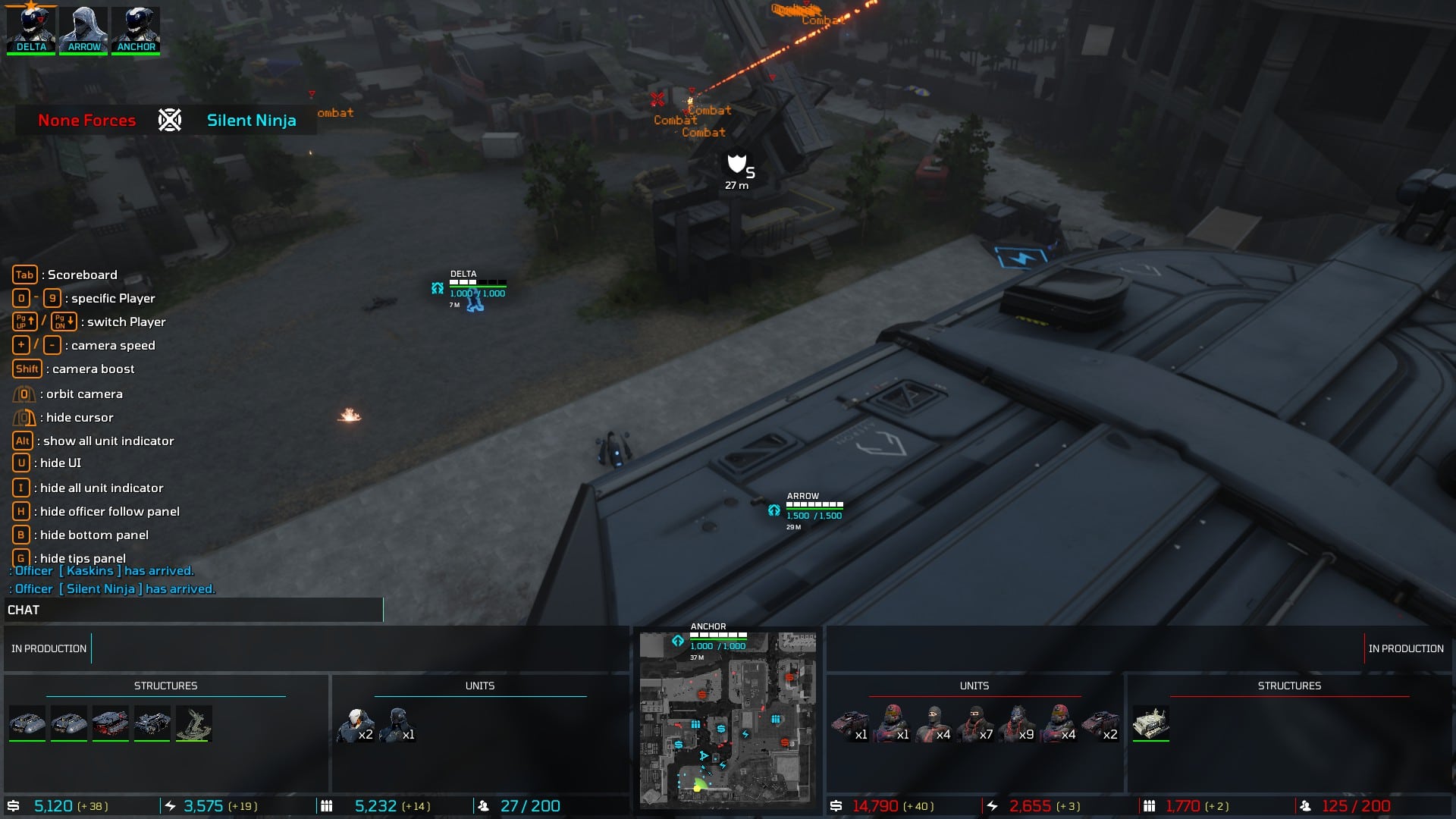The width and height of the screenshot is (1456, 819).
Task: Click the None Forces label
Action: coord(86,120)
